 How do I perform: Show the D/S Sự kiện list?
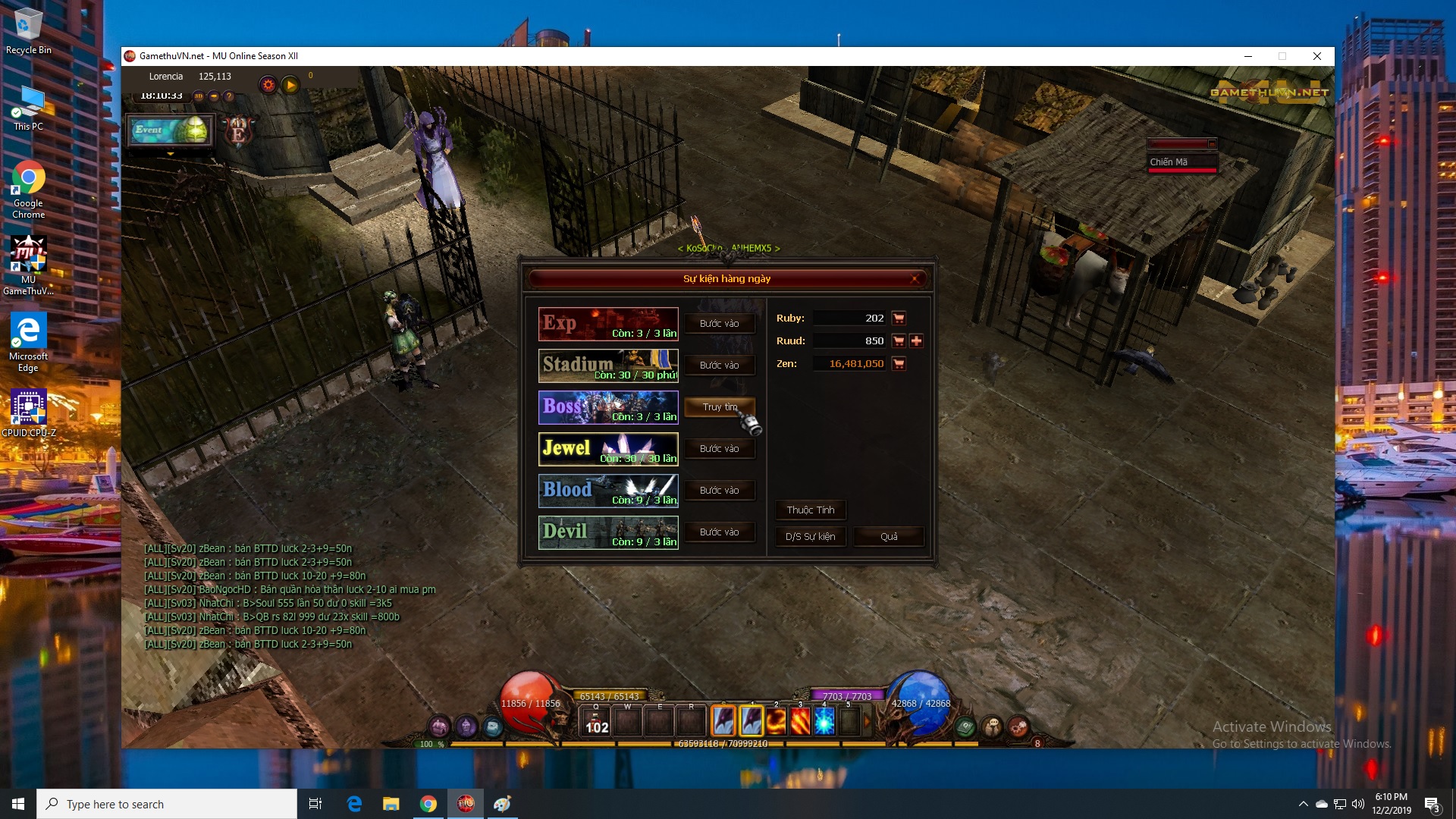(810, 537)
